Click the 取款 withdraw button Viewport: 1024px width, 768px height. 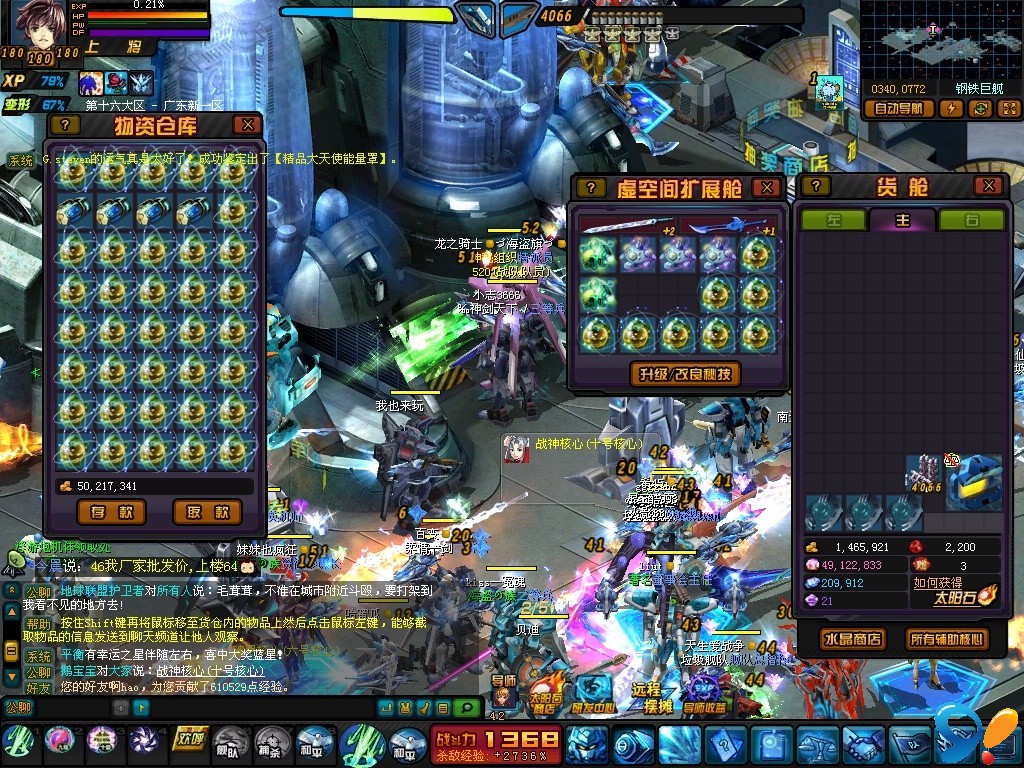(x=207, y=512)
